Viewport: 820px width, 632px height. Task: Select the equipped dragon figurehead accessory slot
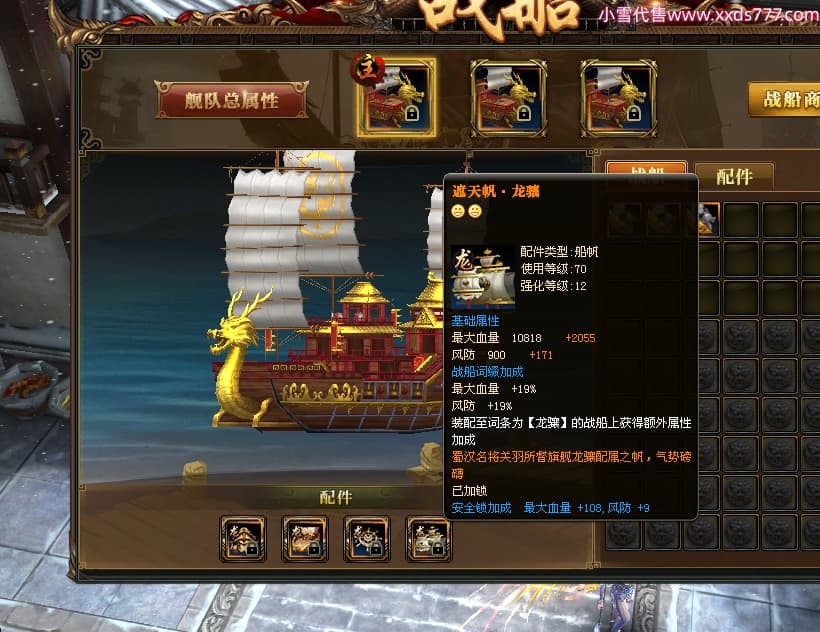click(x=243, y=539)
